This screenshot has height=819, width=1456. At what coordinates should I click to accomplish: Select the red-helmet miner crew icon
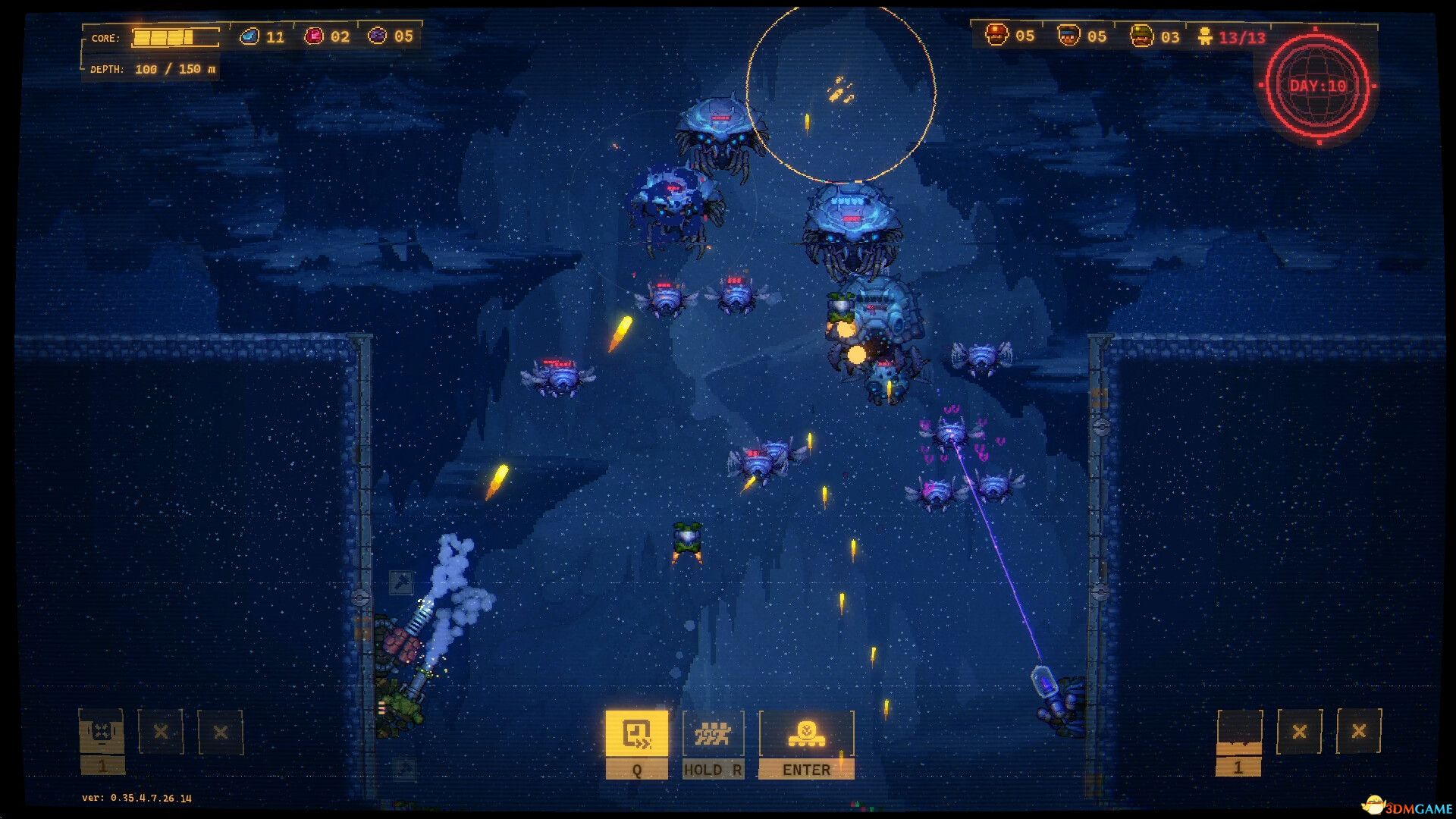pyautogui.click(x=996, y=35)
